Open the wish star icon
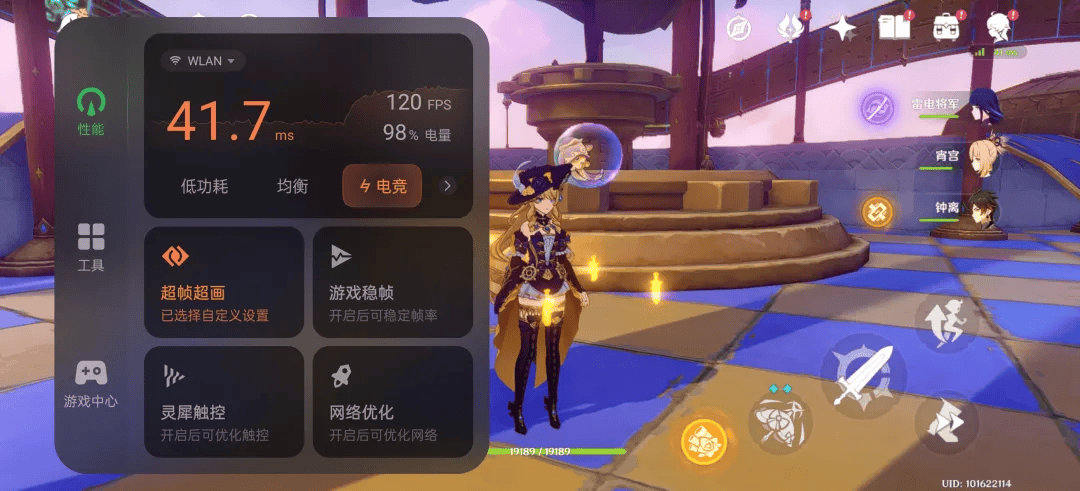Image resolution: width=1080 pixels, height=491 pixels. [x=842, y=27]
